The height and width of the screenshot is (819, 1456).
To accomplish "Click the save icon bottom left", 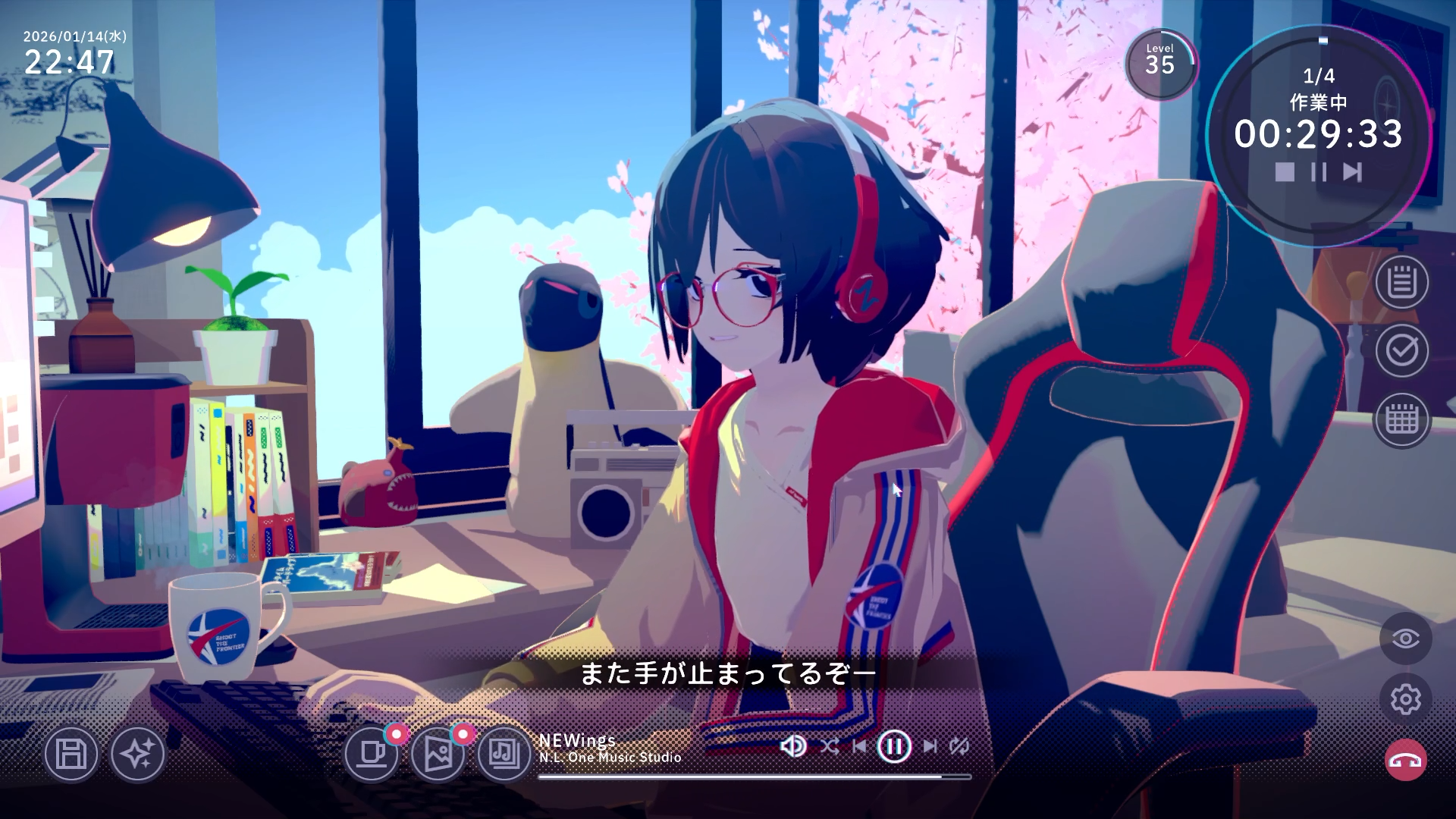I will click(x=71, y=755).
